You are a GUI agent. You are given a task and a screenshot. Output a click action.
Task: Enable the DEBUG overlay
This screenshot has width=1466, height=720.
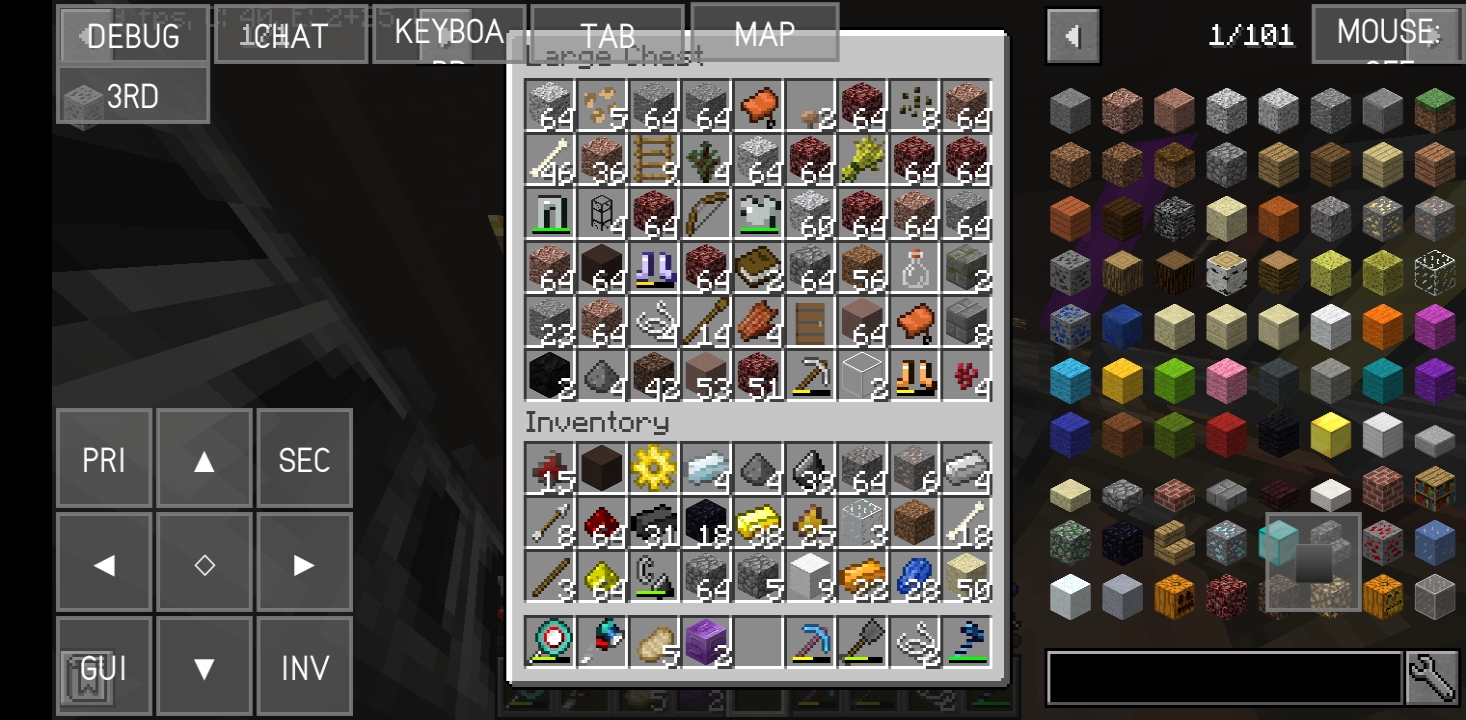coord(133,37)
